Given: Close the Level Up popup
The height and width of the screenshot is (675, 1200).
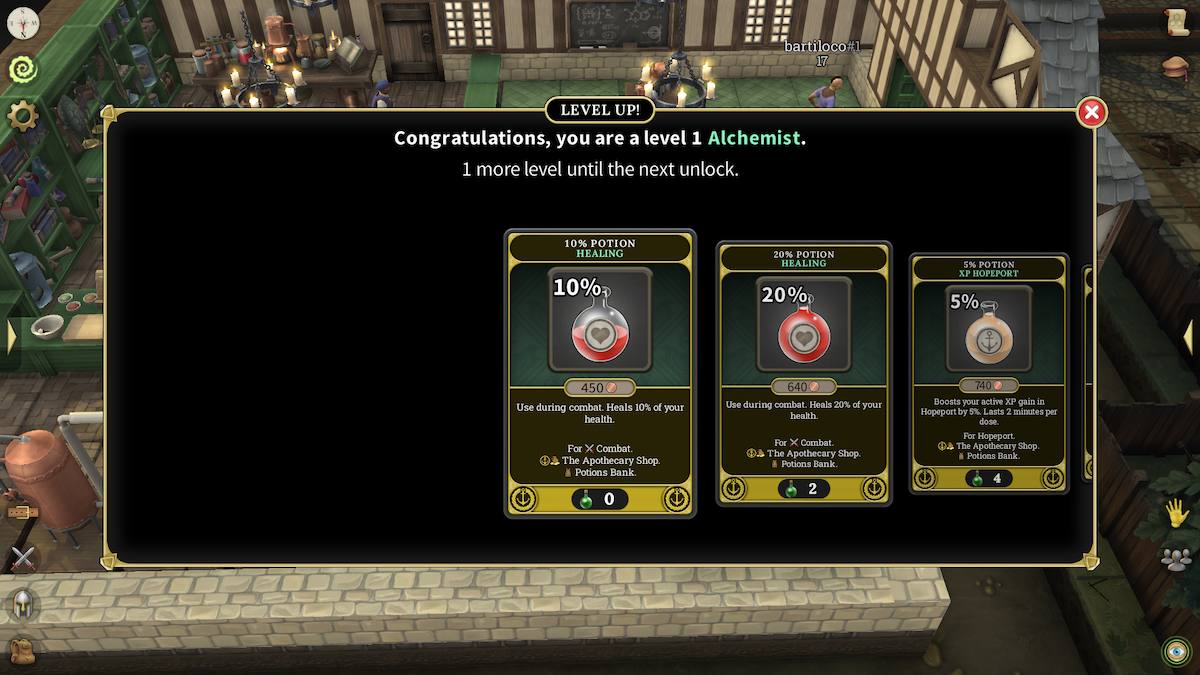Looking at the screenshot, I should (1091, 113).
